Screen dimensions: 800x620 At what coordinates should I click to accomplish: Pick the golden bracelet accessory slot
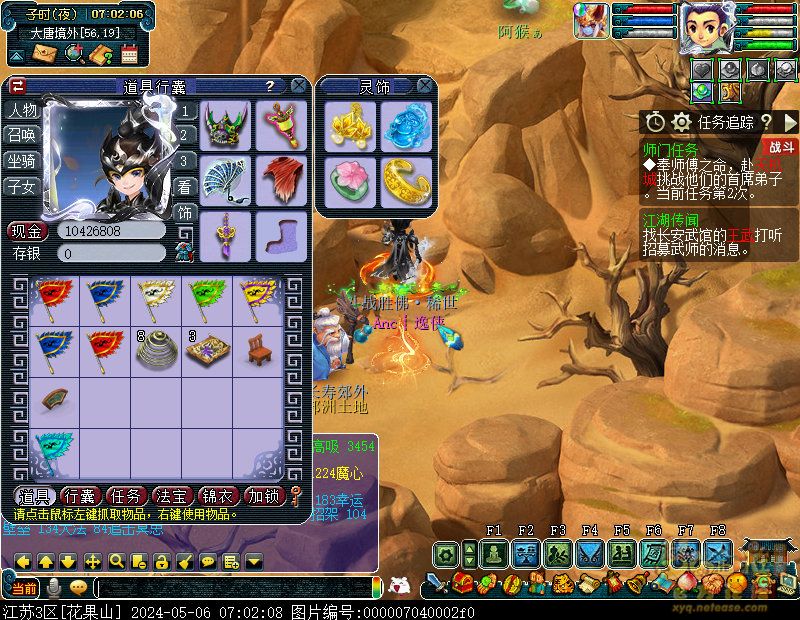405,180
